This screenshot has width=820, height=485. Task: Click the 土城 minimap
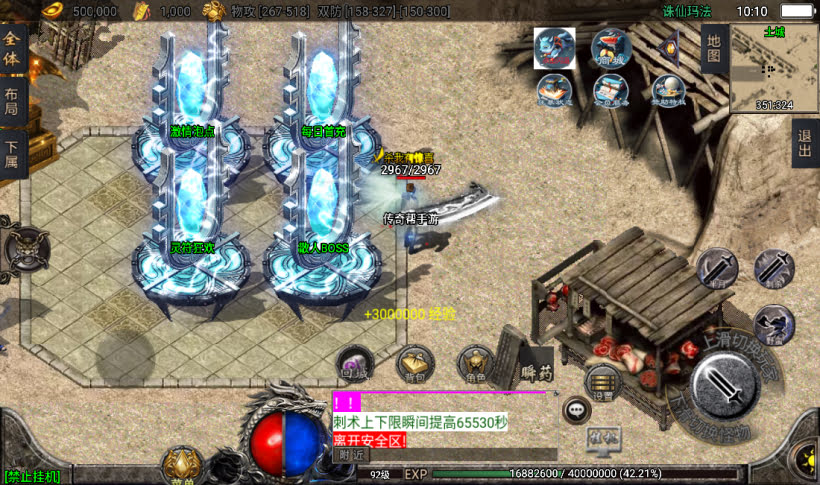[x=774, y=68]
